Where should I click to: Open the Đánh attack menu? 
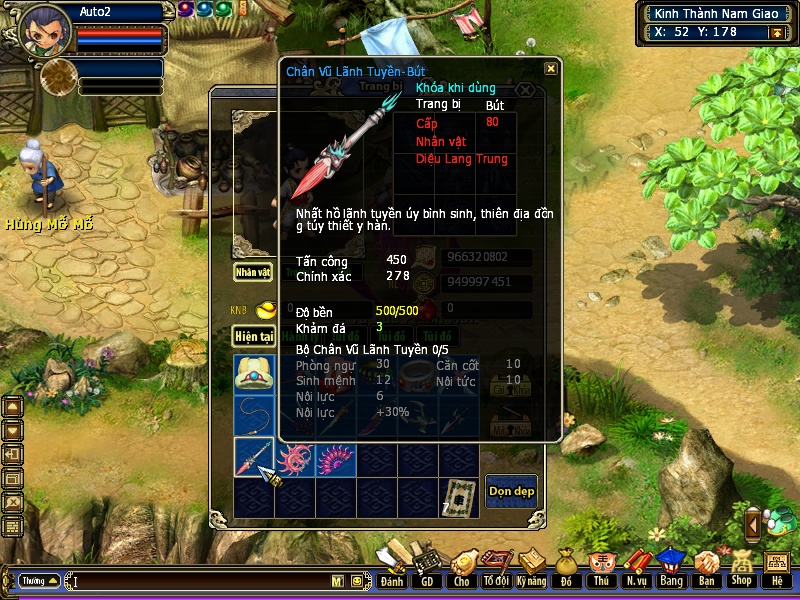[x=392, y=568]
